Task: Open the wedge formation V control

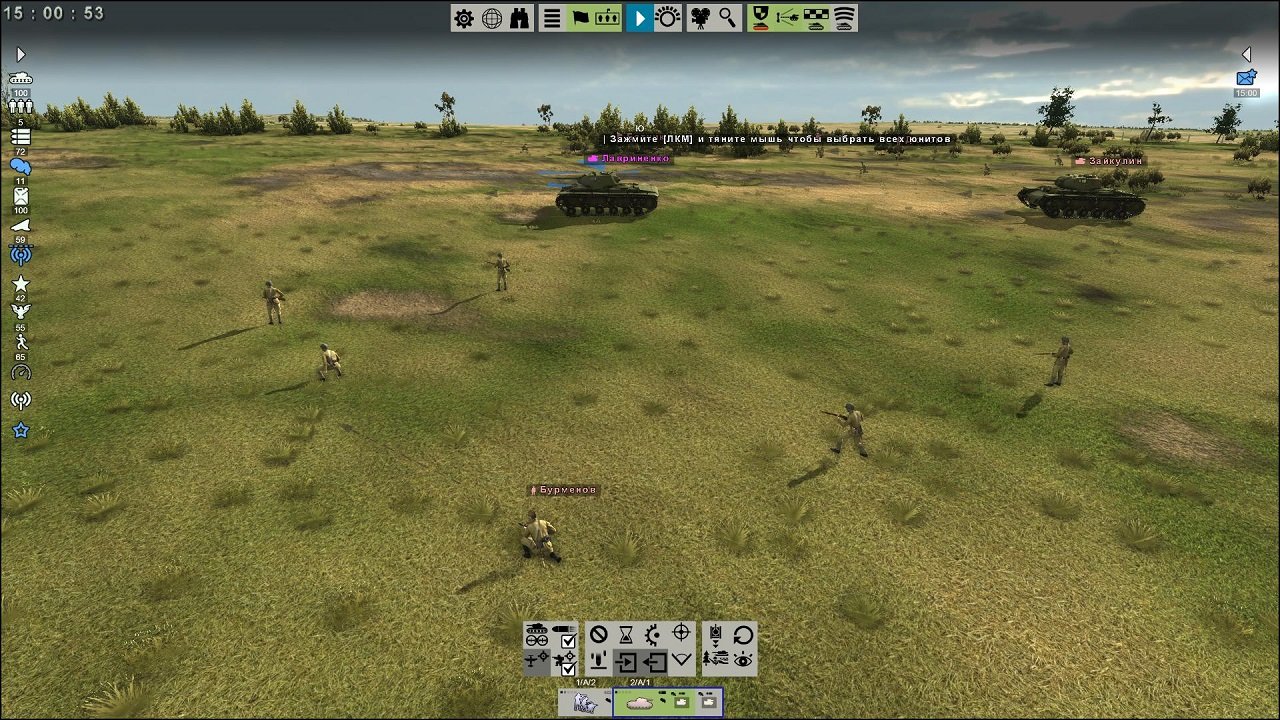Action: [681, 659]
